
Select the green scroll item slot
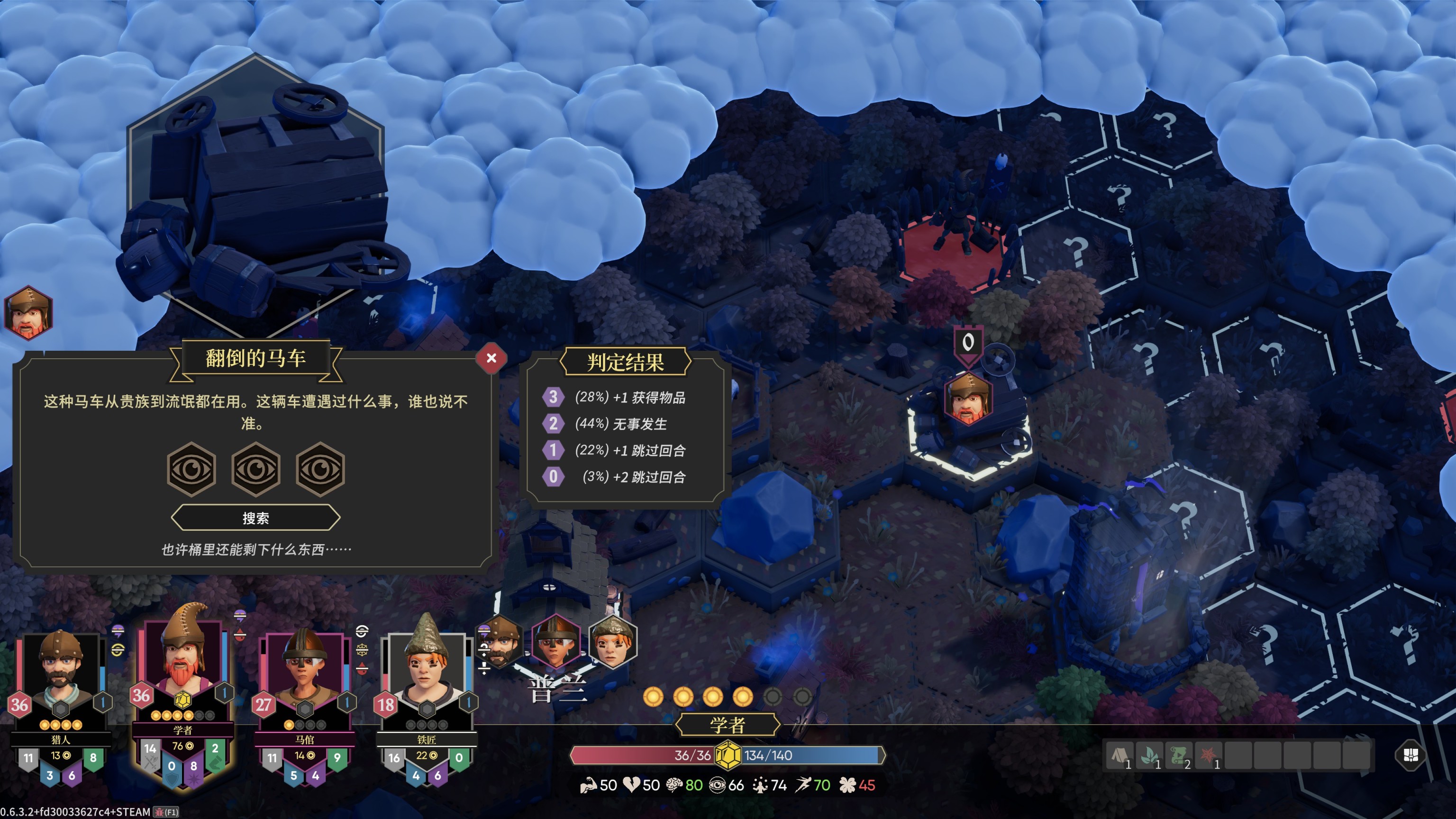tap(1179, 755)
